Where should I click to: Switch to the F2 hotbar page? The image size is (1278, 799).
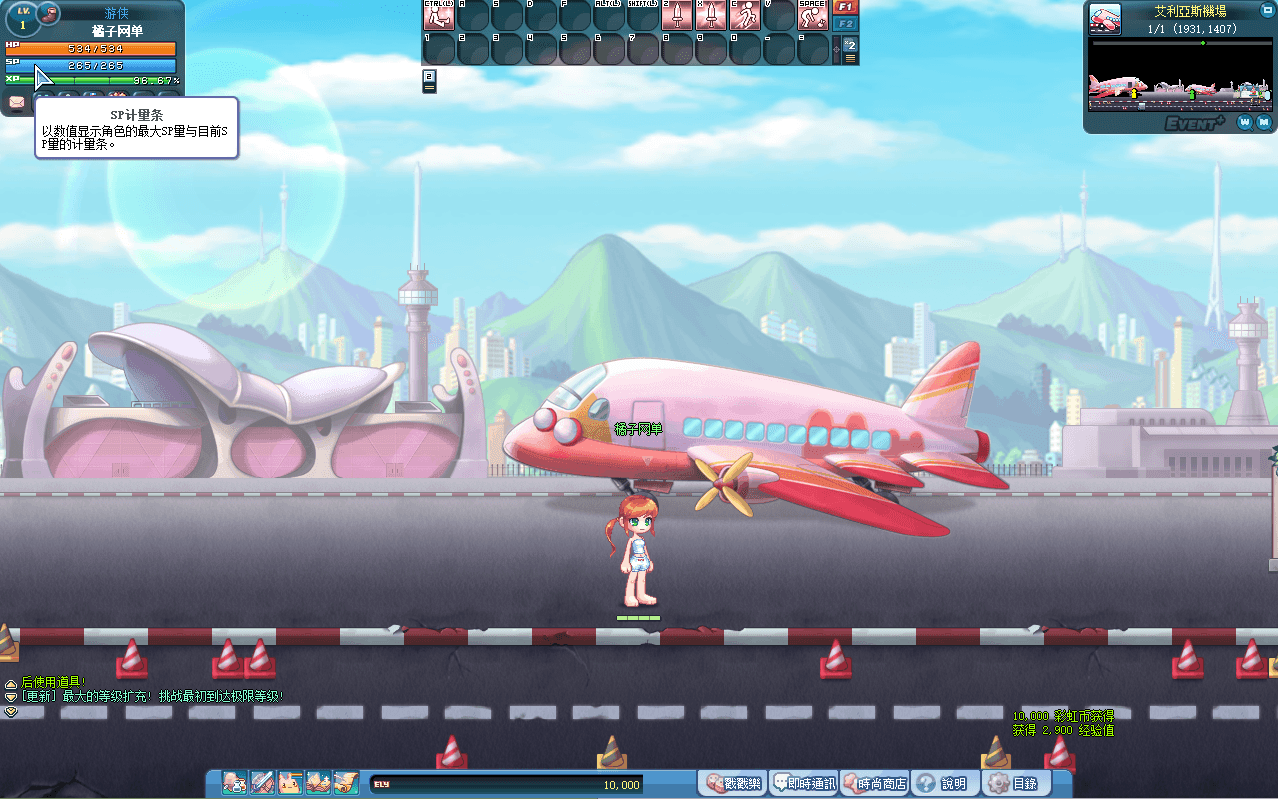tap(846, 23)
